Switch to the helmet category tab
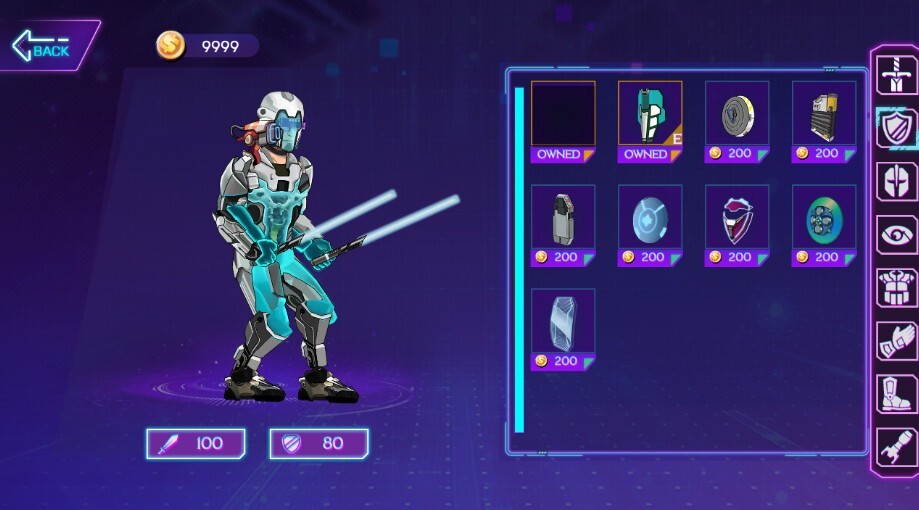Viewport: 919px width, 510px height. point(896,182)
